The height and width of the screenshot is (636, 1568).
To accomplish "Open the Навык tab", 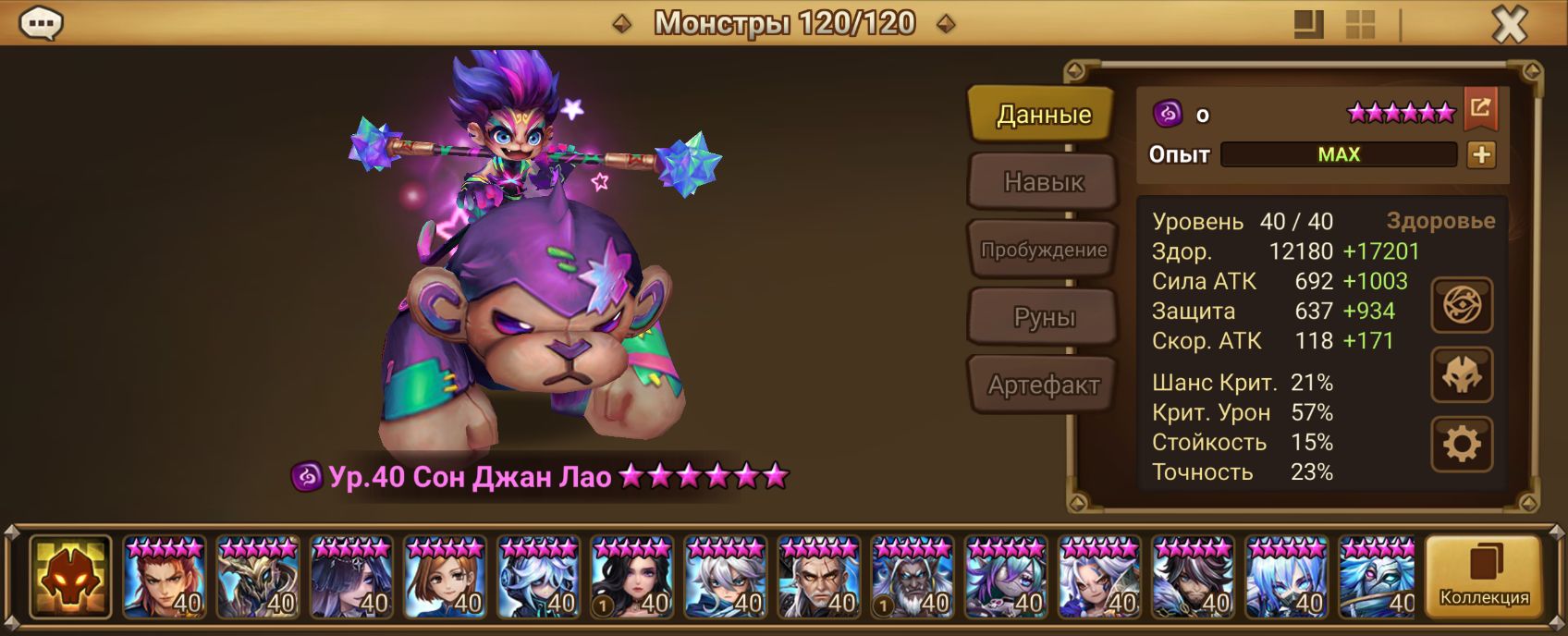I will click(x=1042, y=182).
